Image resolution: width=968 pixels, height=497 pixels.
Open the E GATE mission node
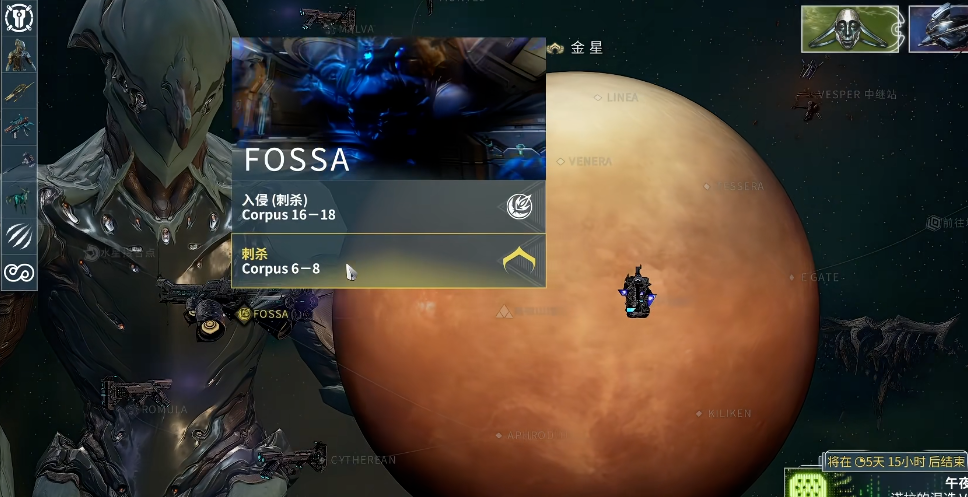(x=792, y=277)
